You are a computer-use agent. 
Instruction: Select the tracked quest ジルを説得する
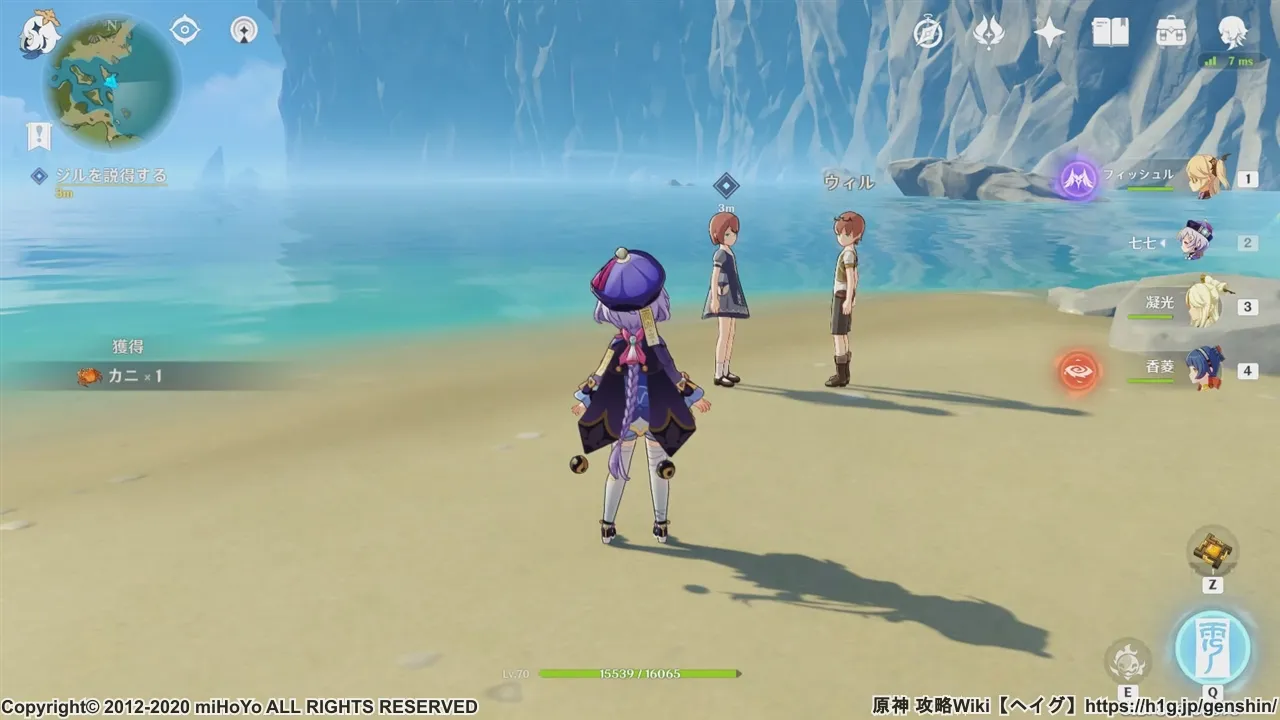click(x=110, y=176)
